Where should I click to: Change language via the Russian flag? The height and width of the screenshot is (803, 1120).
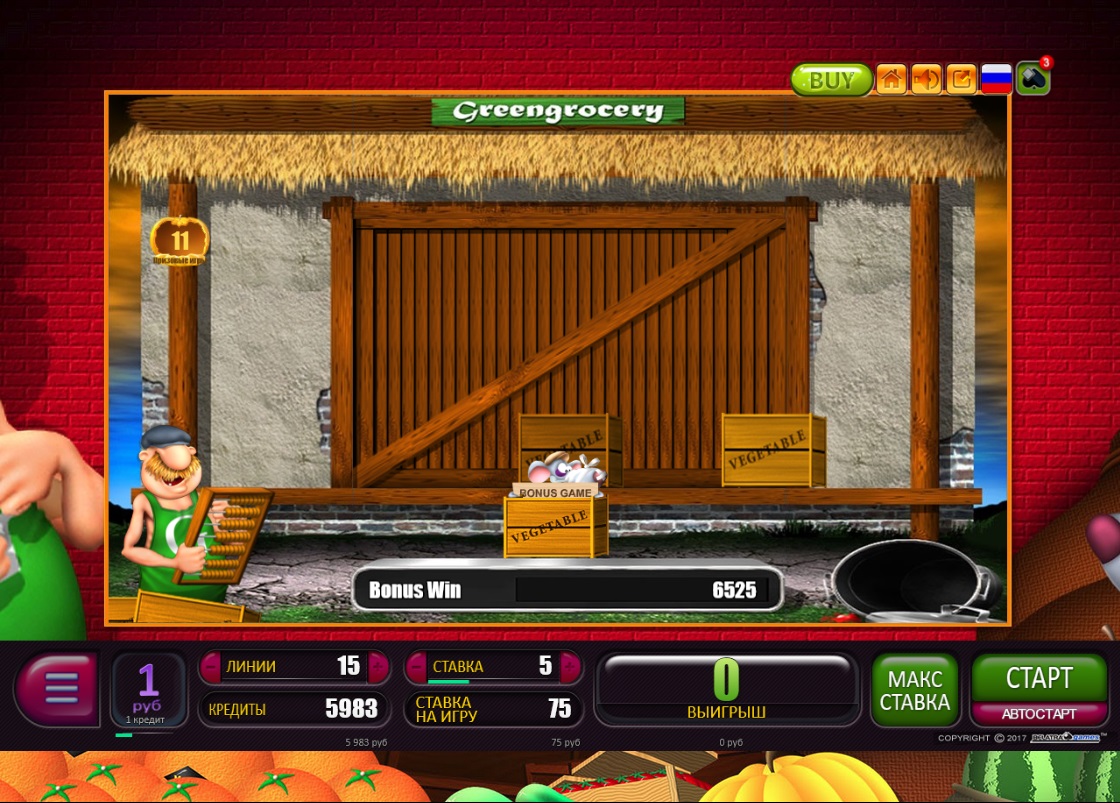(996, 79)
